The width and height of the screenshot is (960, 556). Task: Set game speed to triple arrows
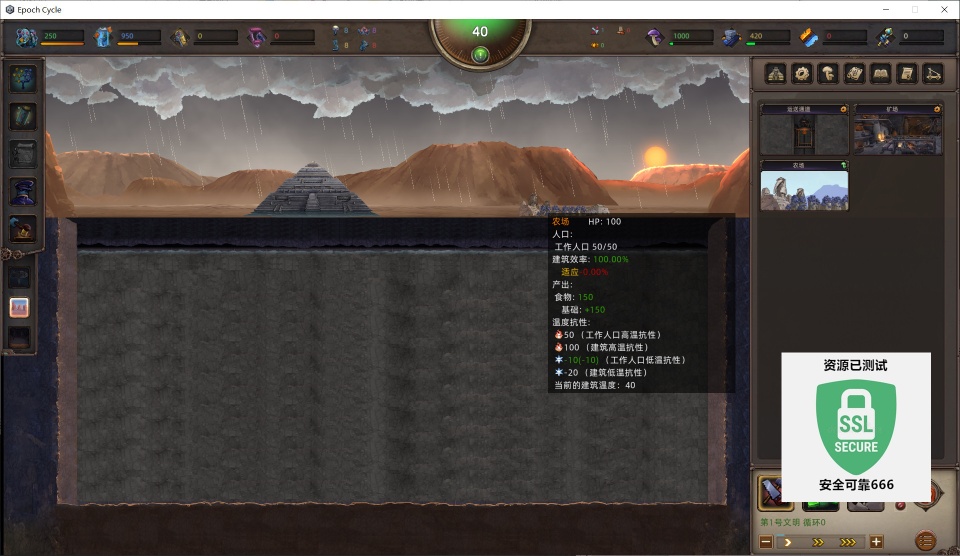(848, 542)
